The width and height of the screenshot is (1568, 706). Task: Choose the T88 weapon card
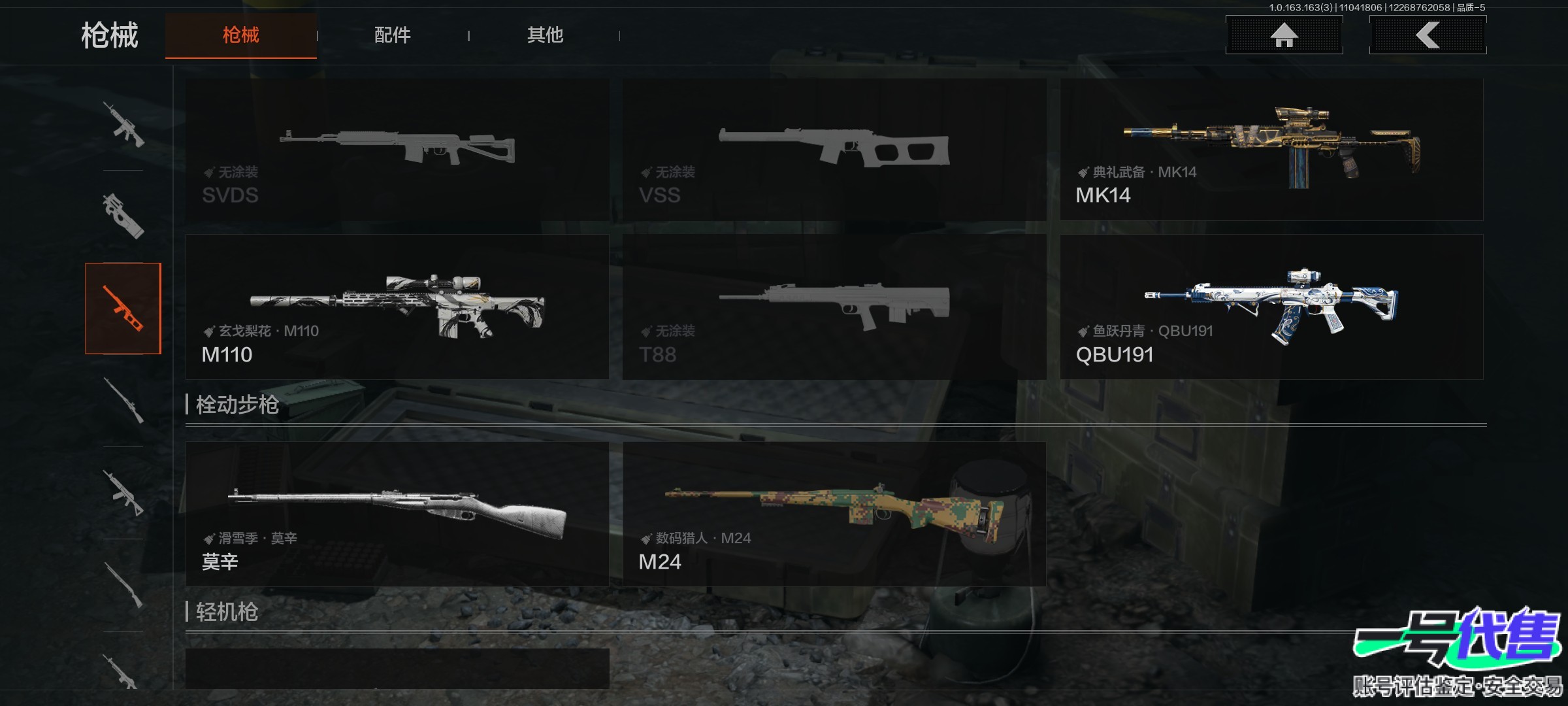834,307
